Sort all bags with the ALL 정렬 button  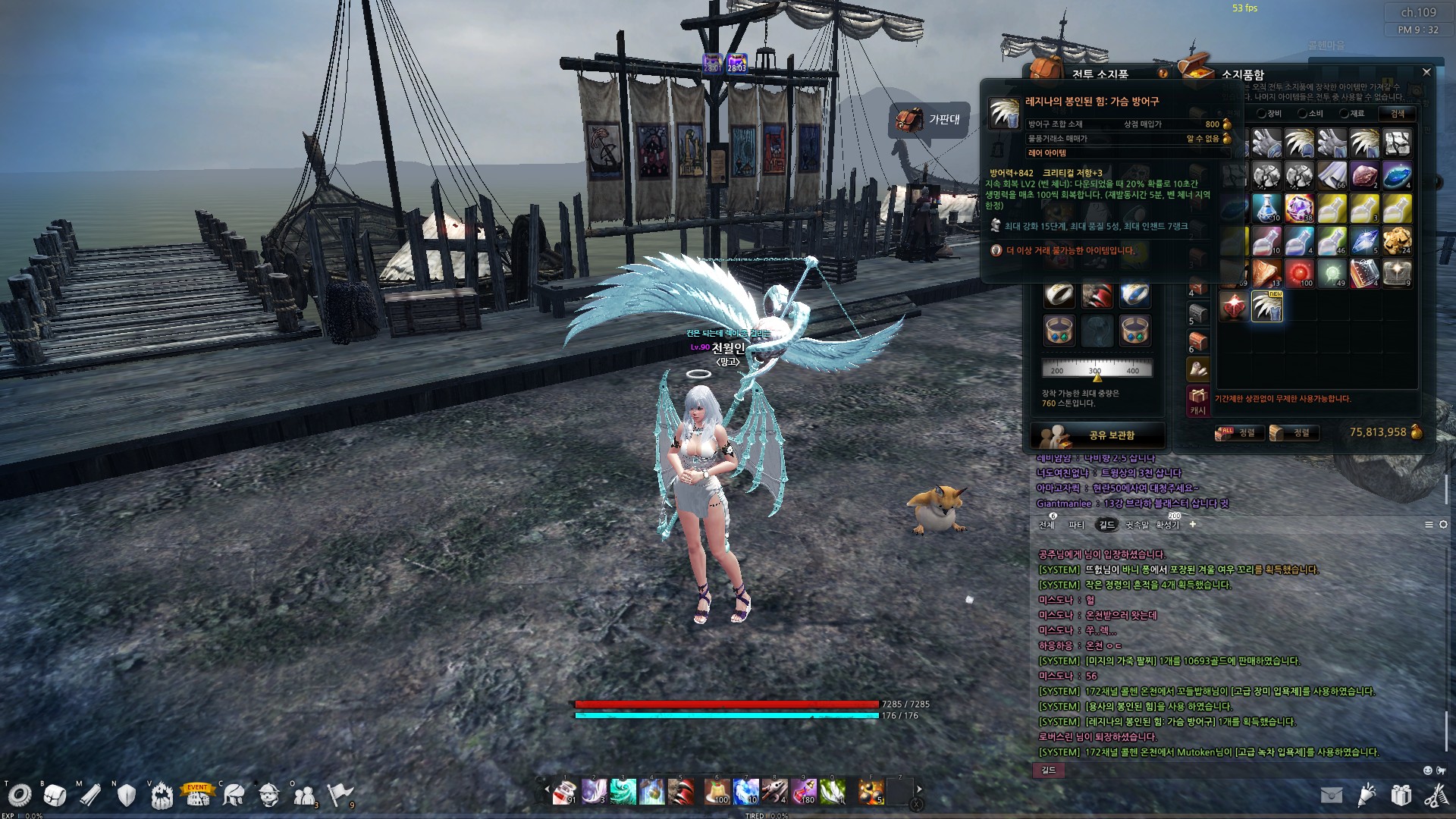1236,433
